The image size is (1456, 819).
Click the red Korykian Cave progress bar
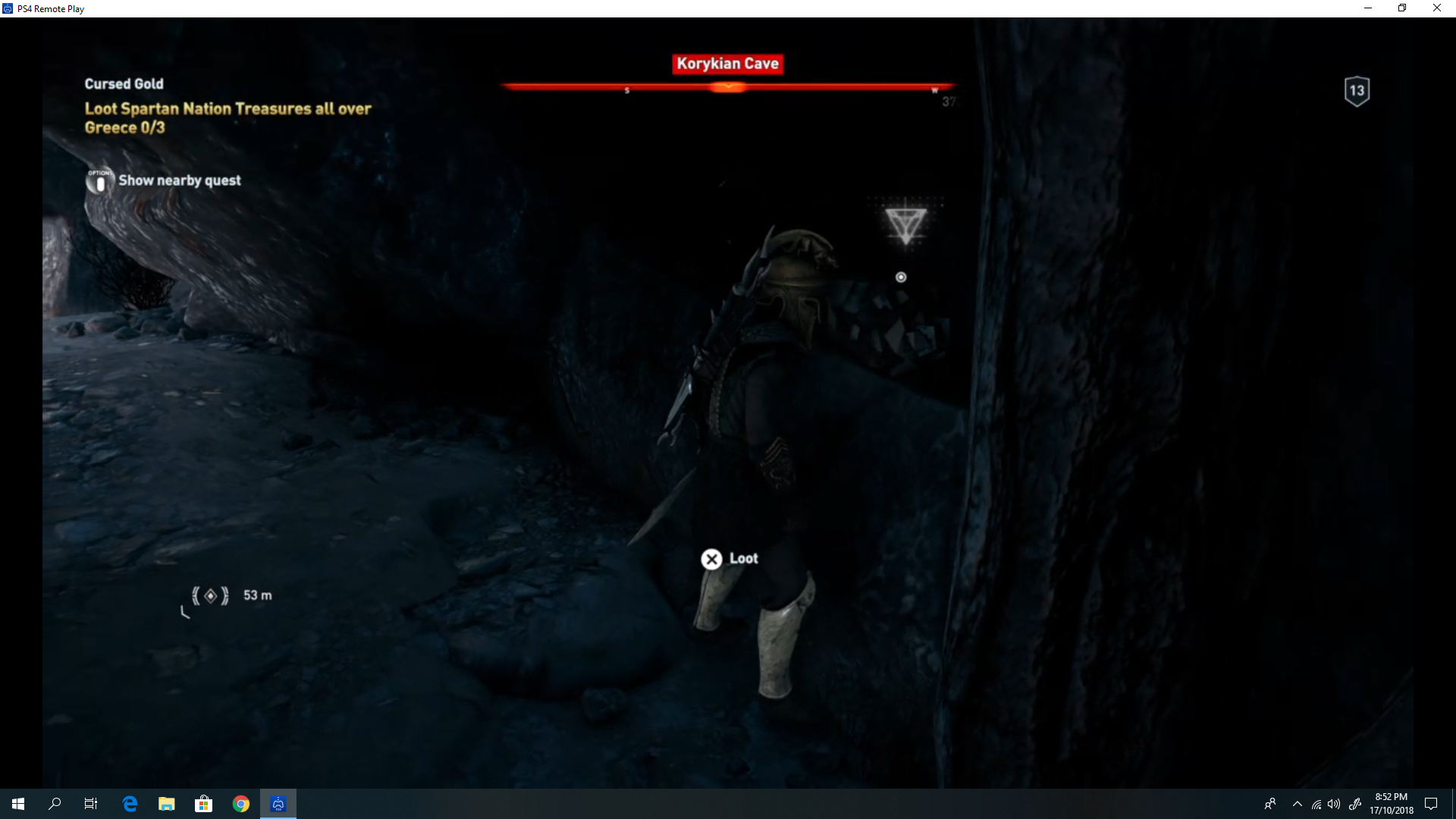(726, 86)
